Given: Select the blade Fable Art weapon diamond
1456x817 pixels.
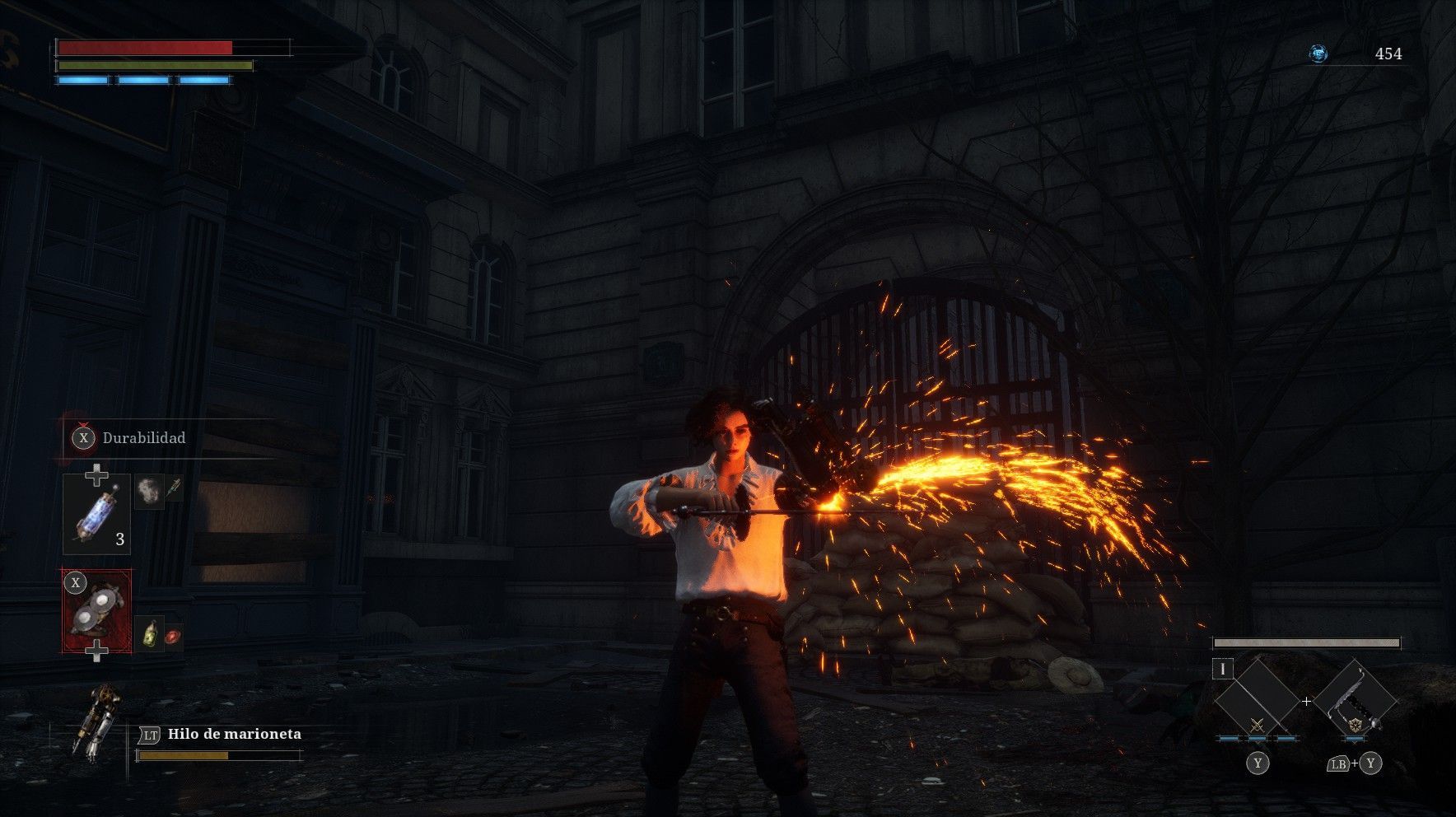Looking at the screenshot, I should (1256, 700).
